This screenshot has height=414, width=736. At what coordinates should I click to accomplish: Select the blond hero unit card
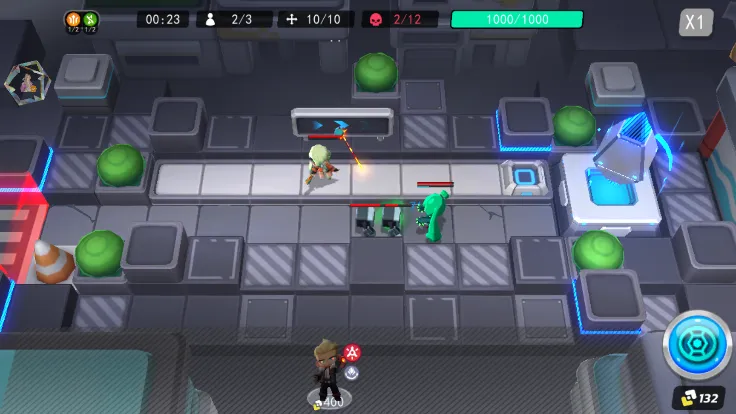point(328,374)
